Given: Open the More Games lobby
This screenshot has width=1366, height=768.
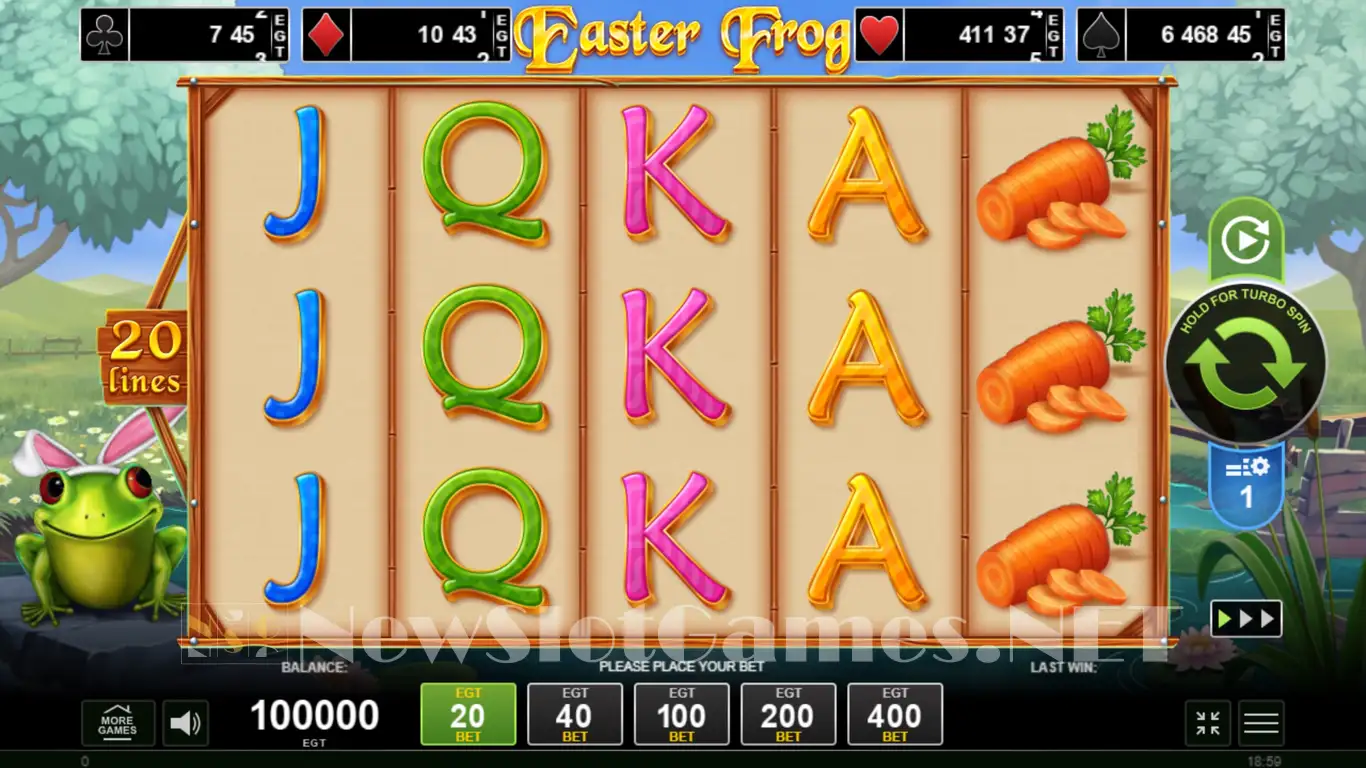Looking at the screenshot, I should 118,723.
